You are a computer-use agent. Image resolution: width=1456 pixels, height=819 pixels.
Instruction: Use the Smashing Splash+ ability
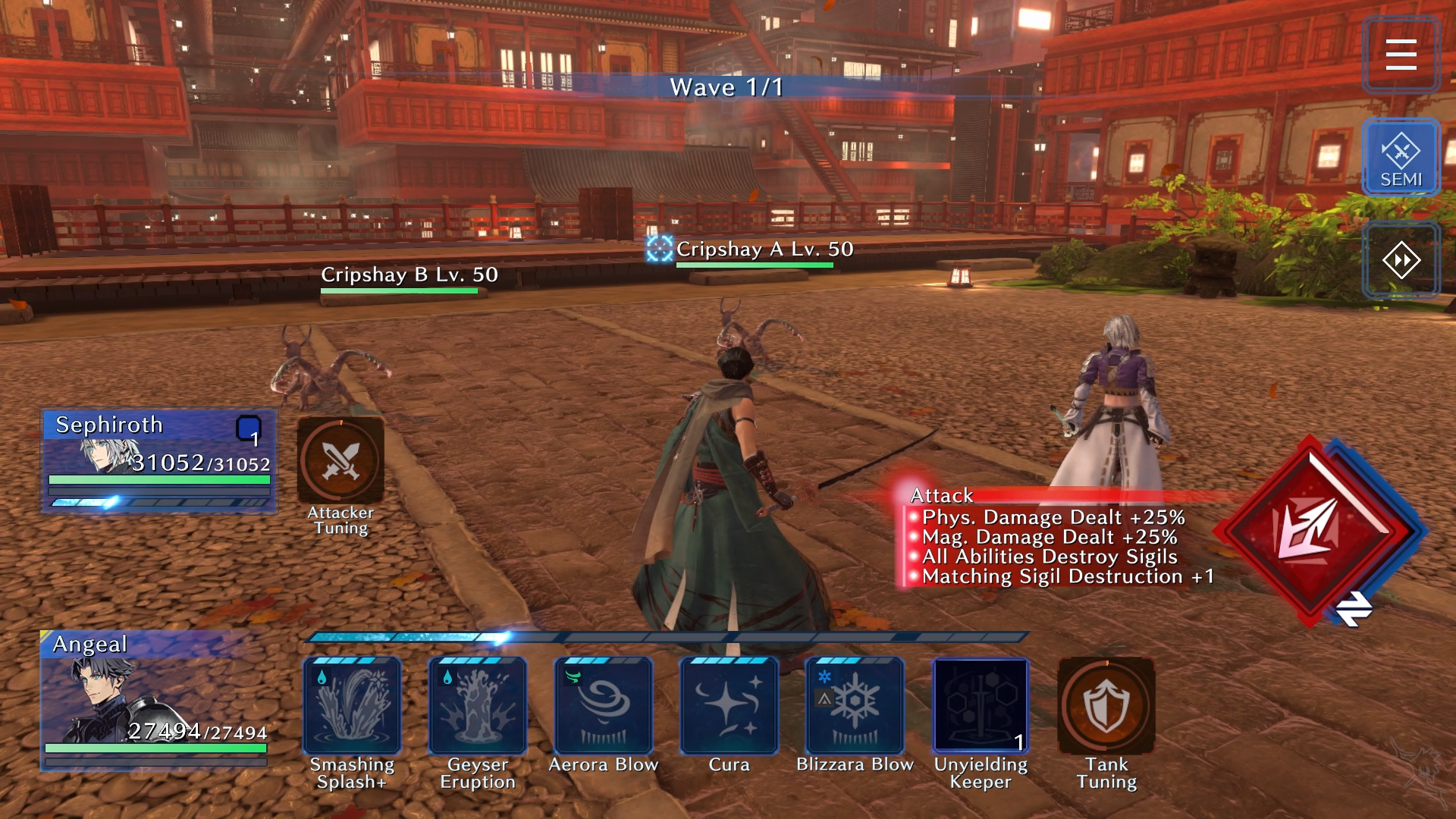click(352, 706)
